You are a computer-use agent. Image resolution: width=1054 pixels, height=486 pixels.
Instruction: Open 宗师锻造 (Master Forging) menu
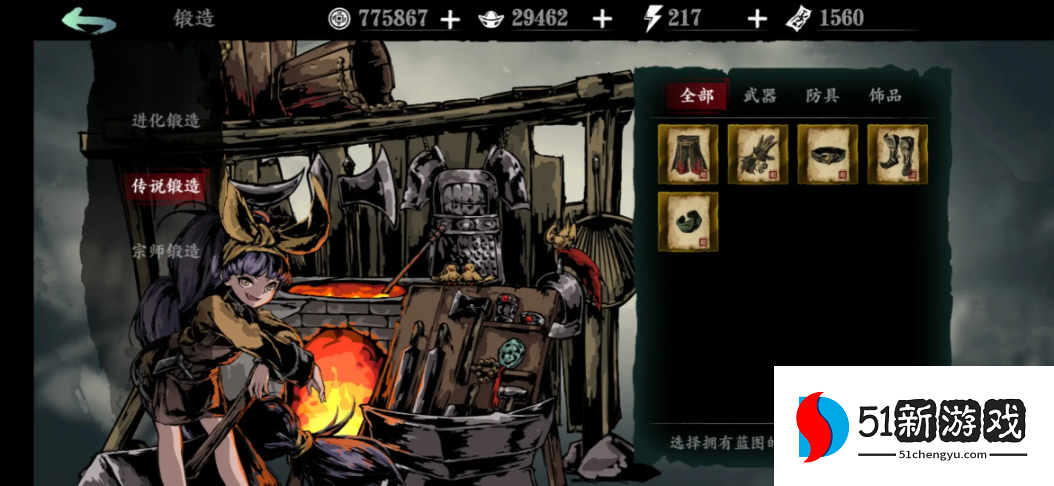tap(166, 251)
